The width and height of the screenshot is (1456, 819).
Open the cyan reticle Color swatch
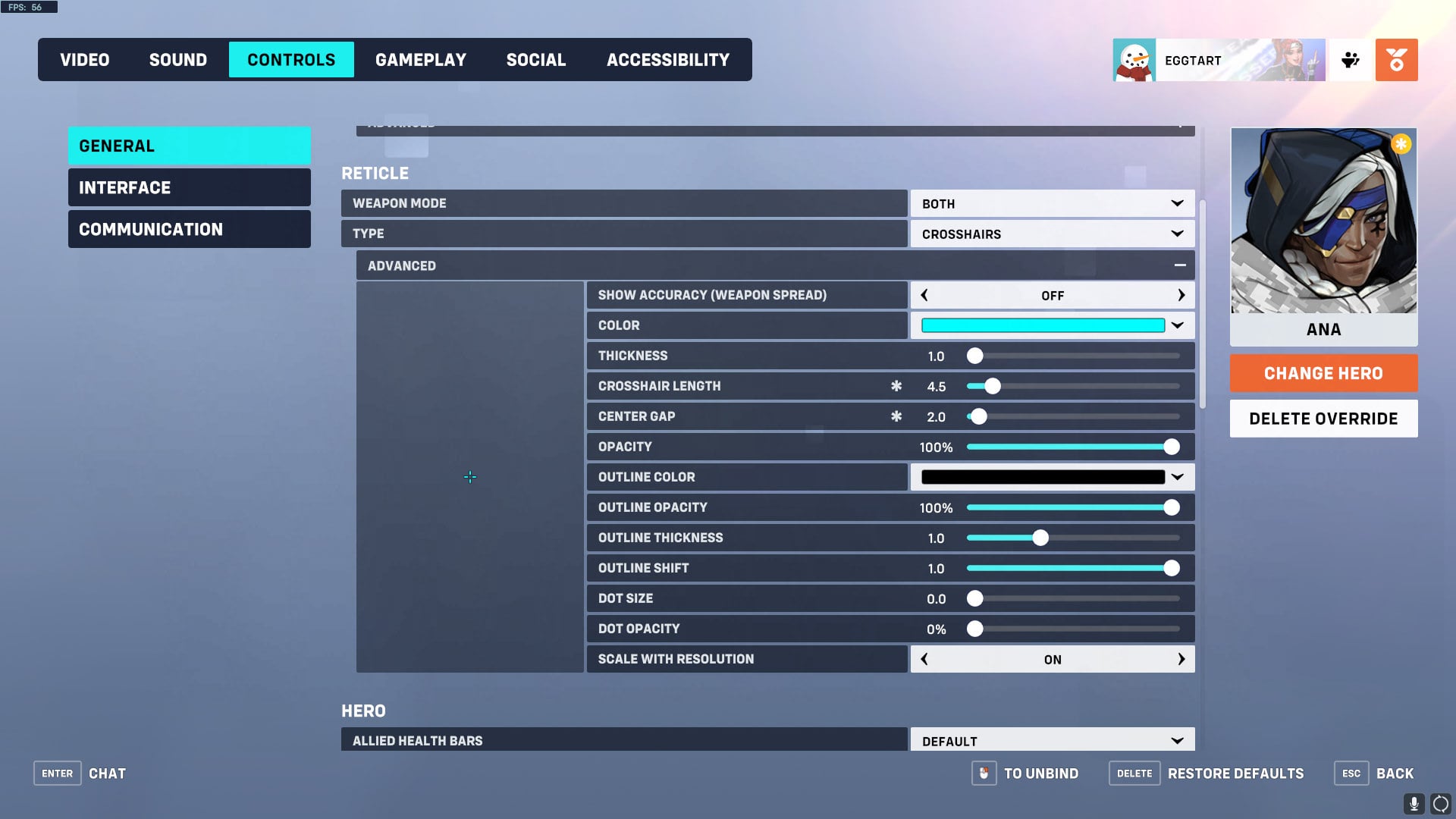pos(1043,325)
